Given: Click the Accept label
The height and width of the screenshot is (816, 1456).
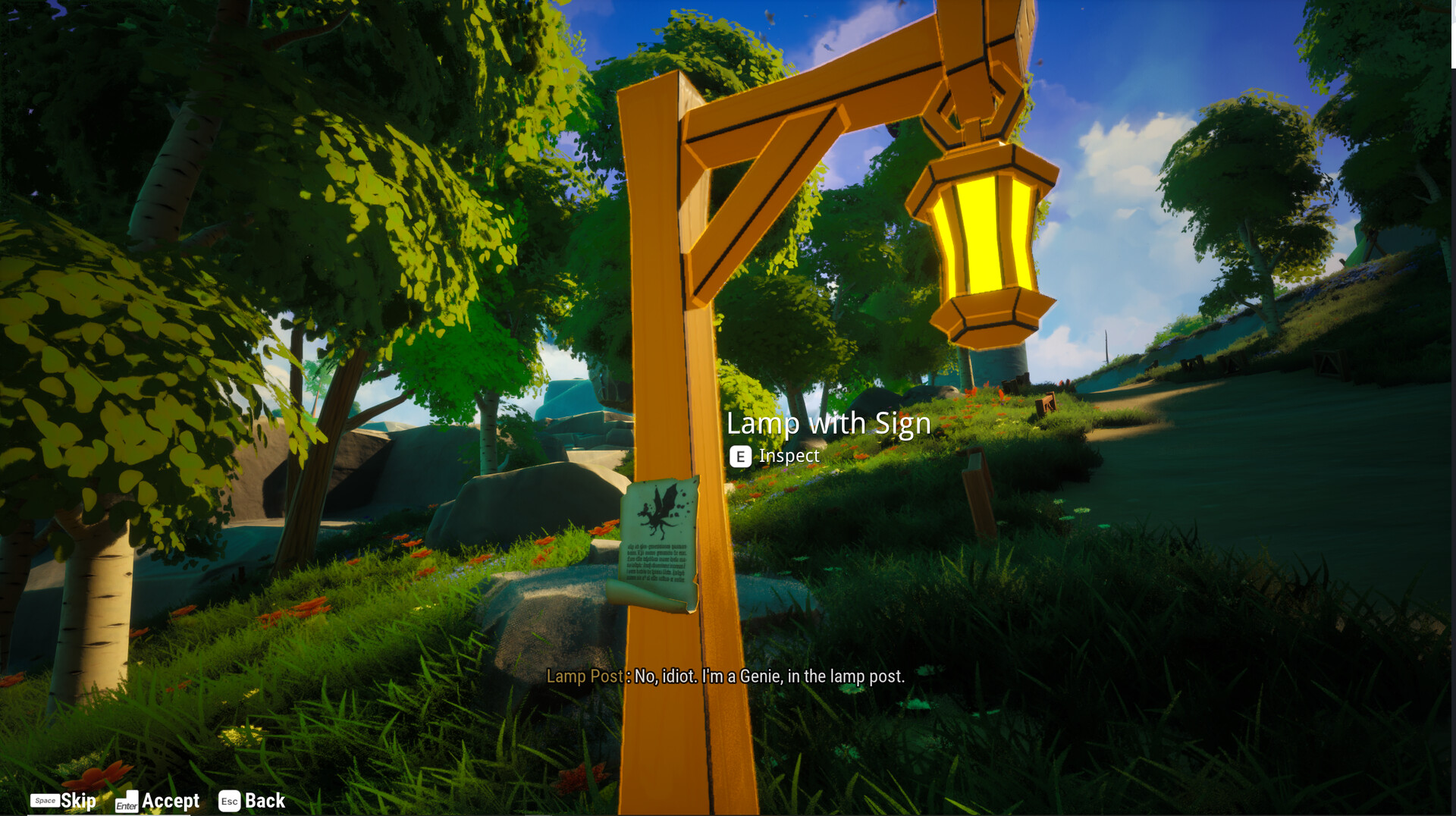Looking at the screenshot, I should point(171,800).
